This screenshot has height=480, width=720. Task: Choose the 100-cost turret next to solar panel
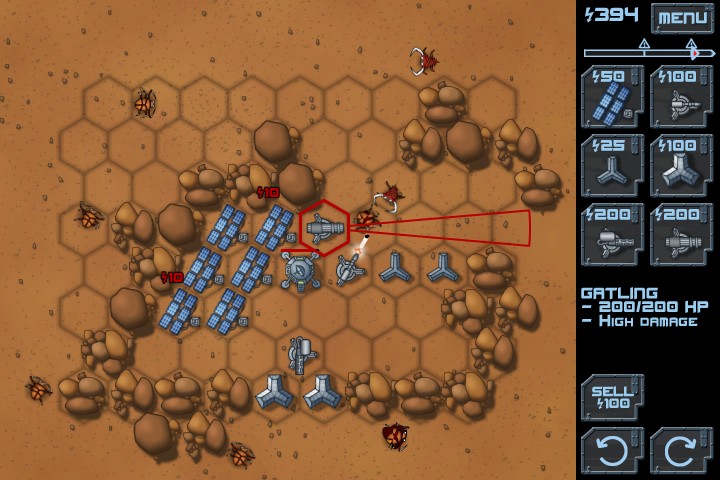[681, 97]
